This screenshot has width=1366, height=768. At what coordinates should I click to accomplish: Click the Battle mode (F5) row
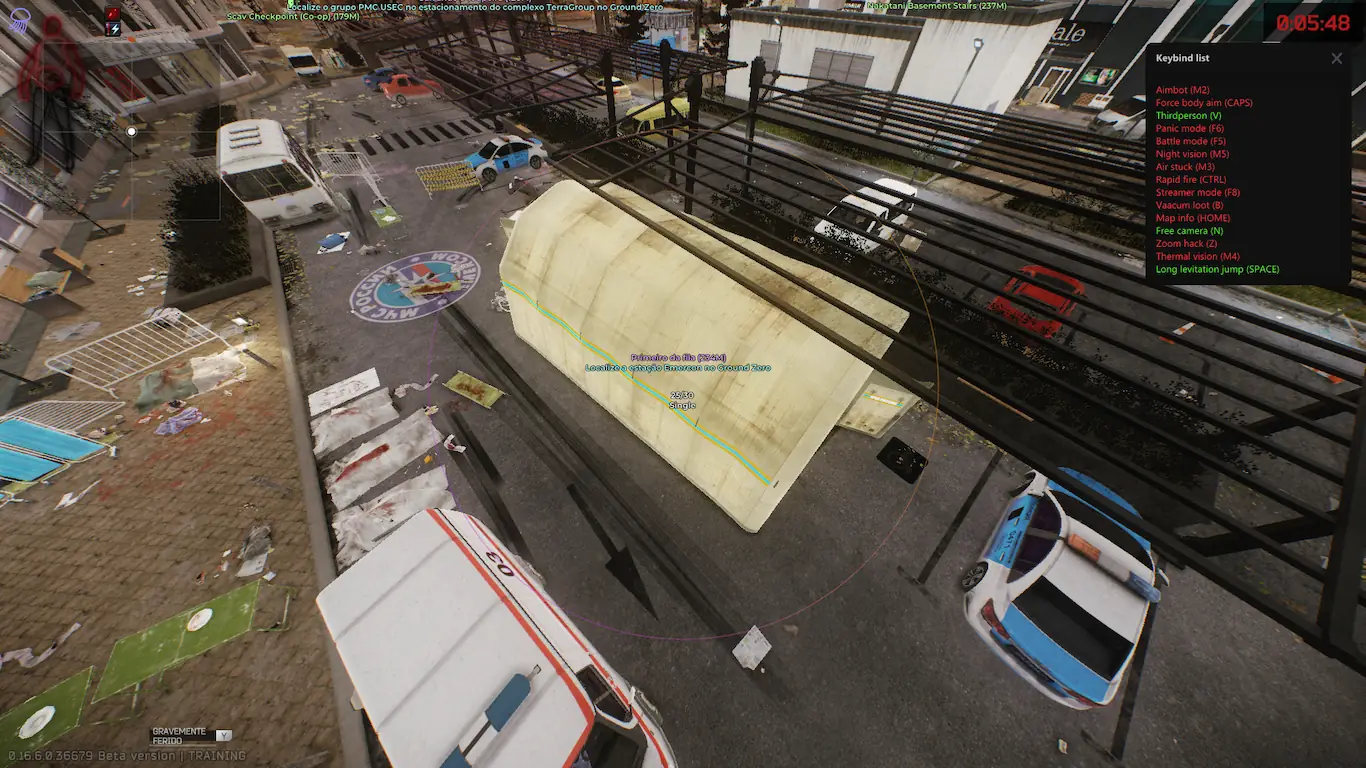(1190, 142)
